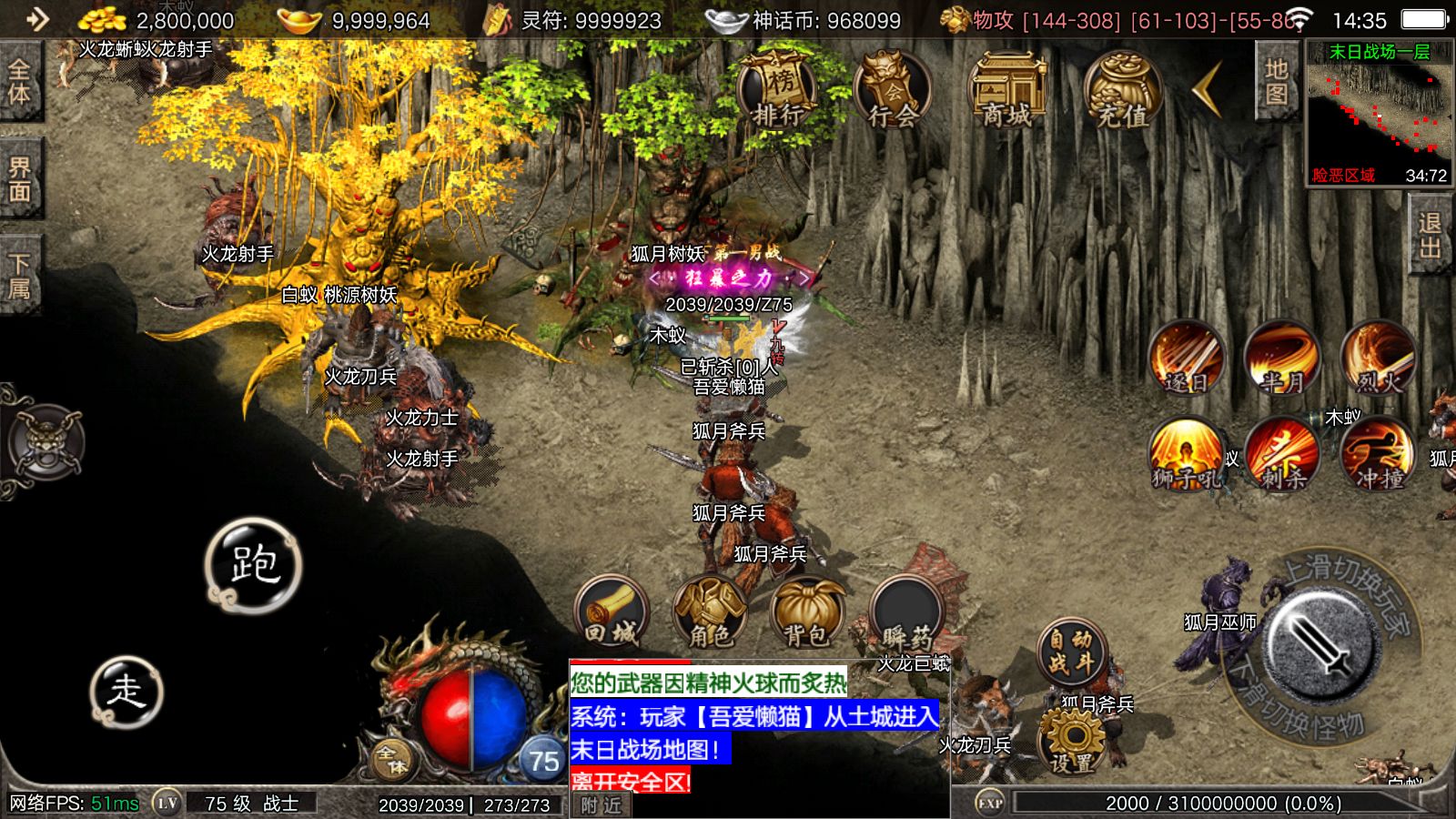Trigger the 烈火 skill
The image size is (1456, 819).
1379,358
